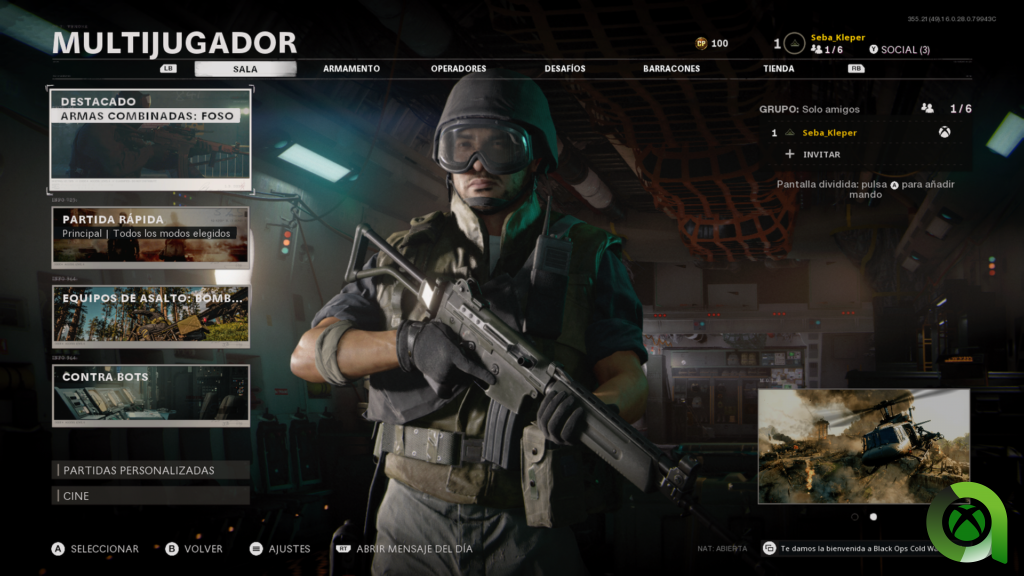Open the Grupo: Solo amigos privacy setting
Screen dimensions: 1024x576
click(809, 109)
